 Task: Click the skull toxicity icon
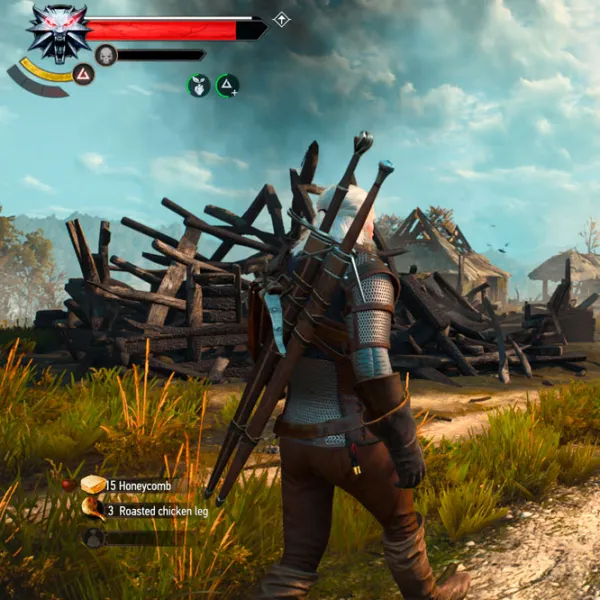(x=106, y=55)
